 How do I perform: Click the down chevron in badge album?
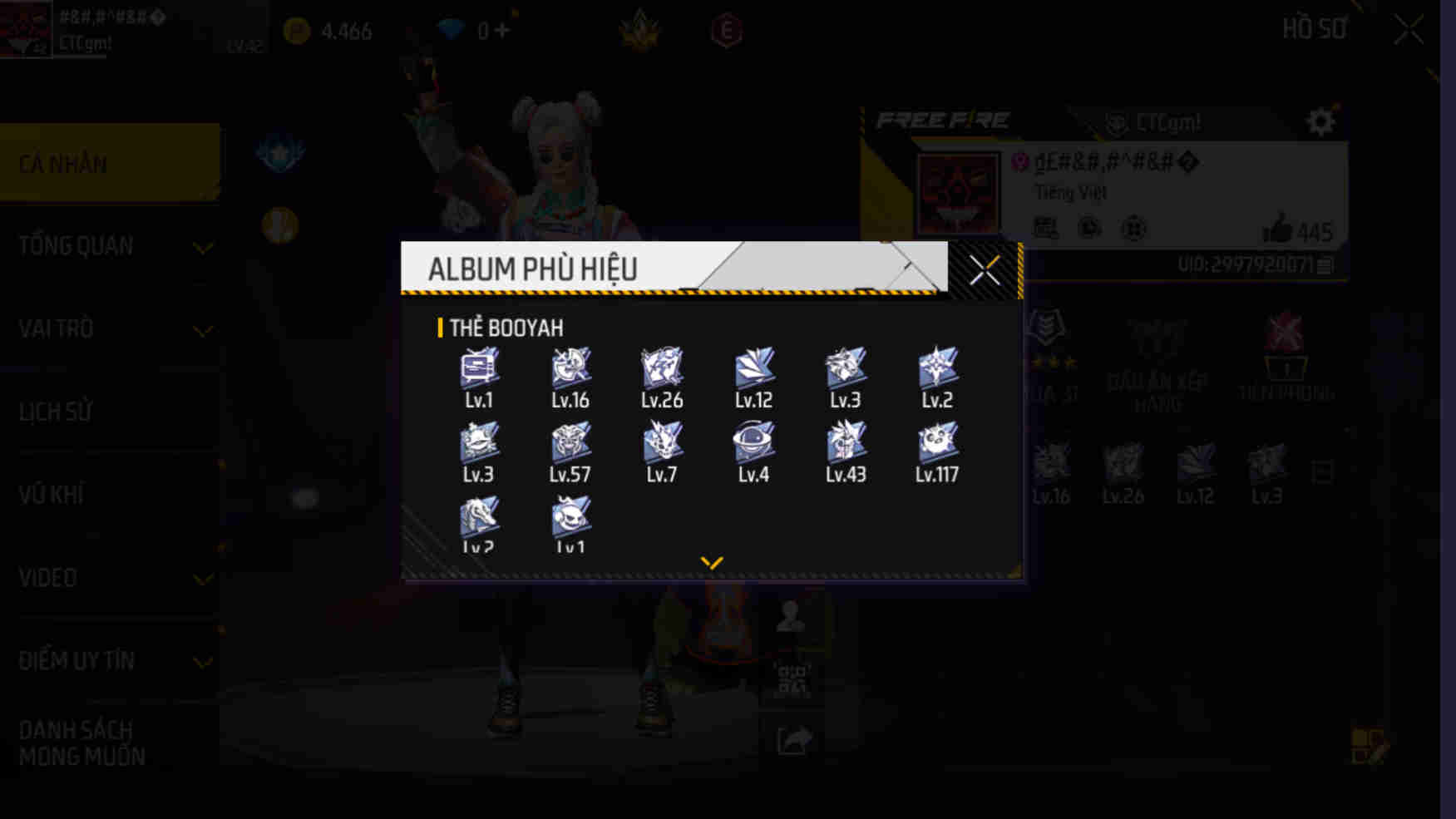pos(711,561)
